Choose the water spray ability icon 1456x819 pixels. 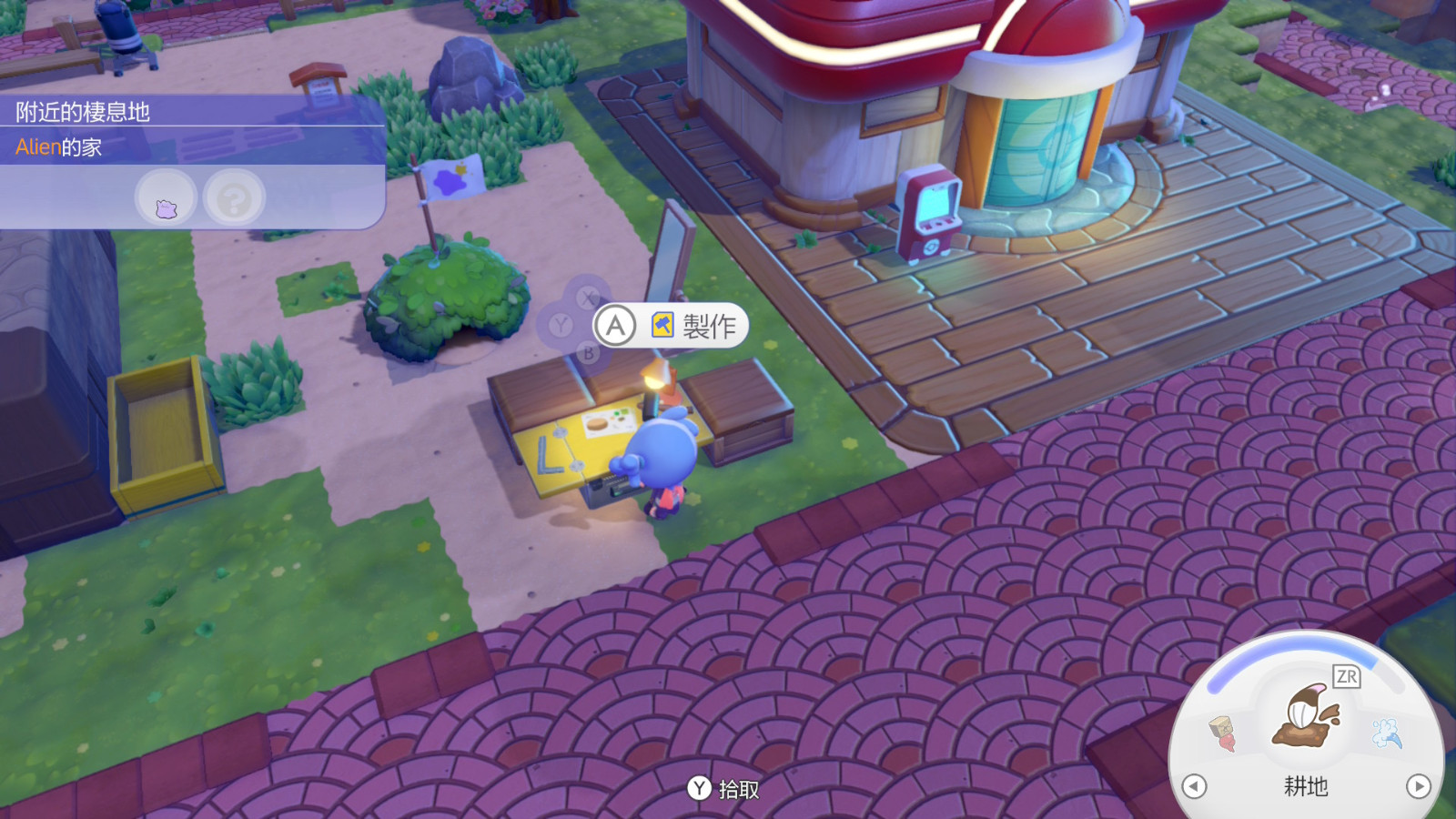point(1387,733)
